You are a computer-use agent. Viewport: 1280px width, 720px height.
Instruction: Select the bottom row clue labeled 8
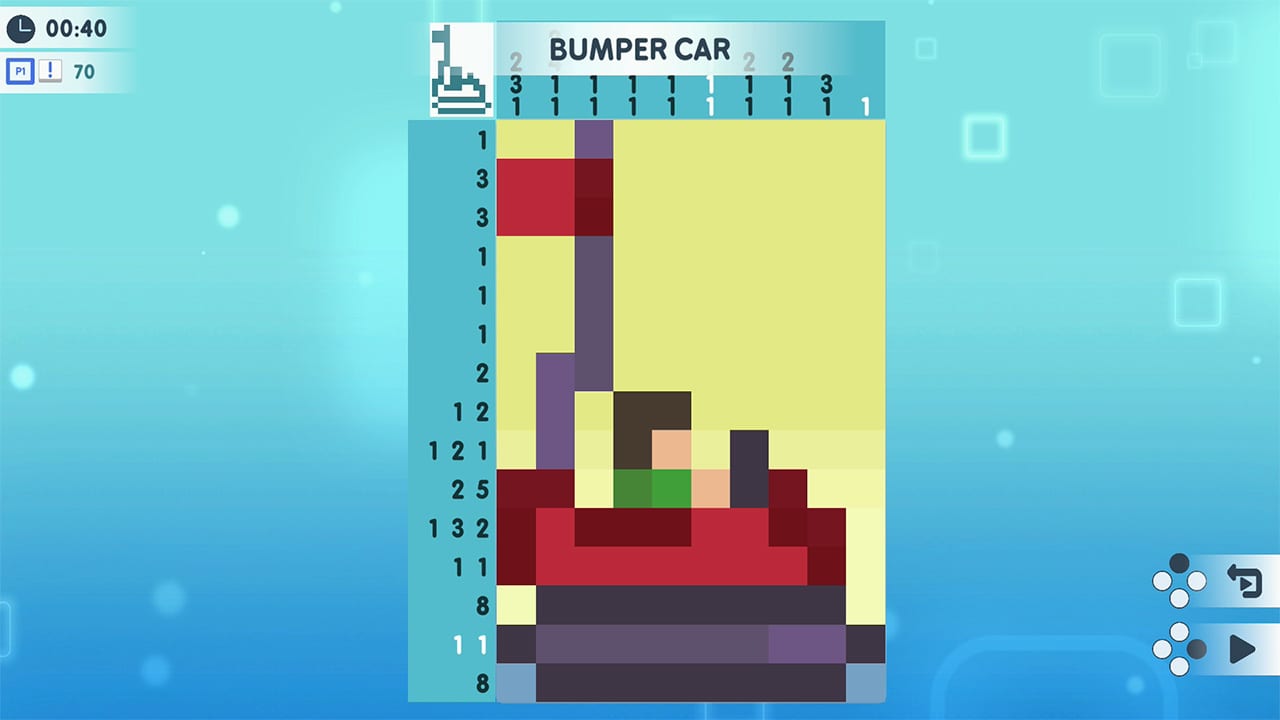[x=482, y=685]
